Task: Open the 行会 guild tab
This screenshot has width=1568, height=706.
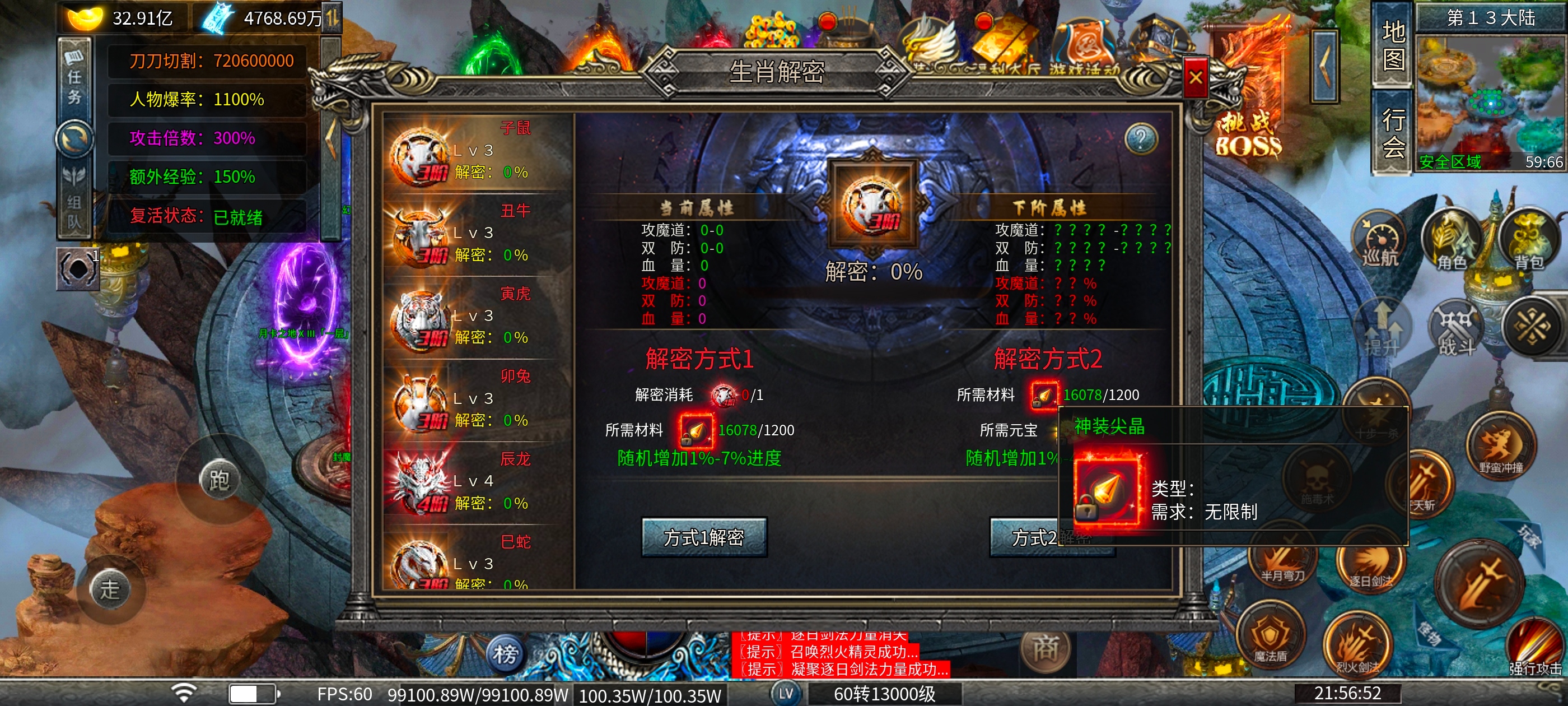Action: [1393, 132]
